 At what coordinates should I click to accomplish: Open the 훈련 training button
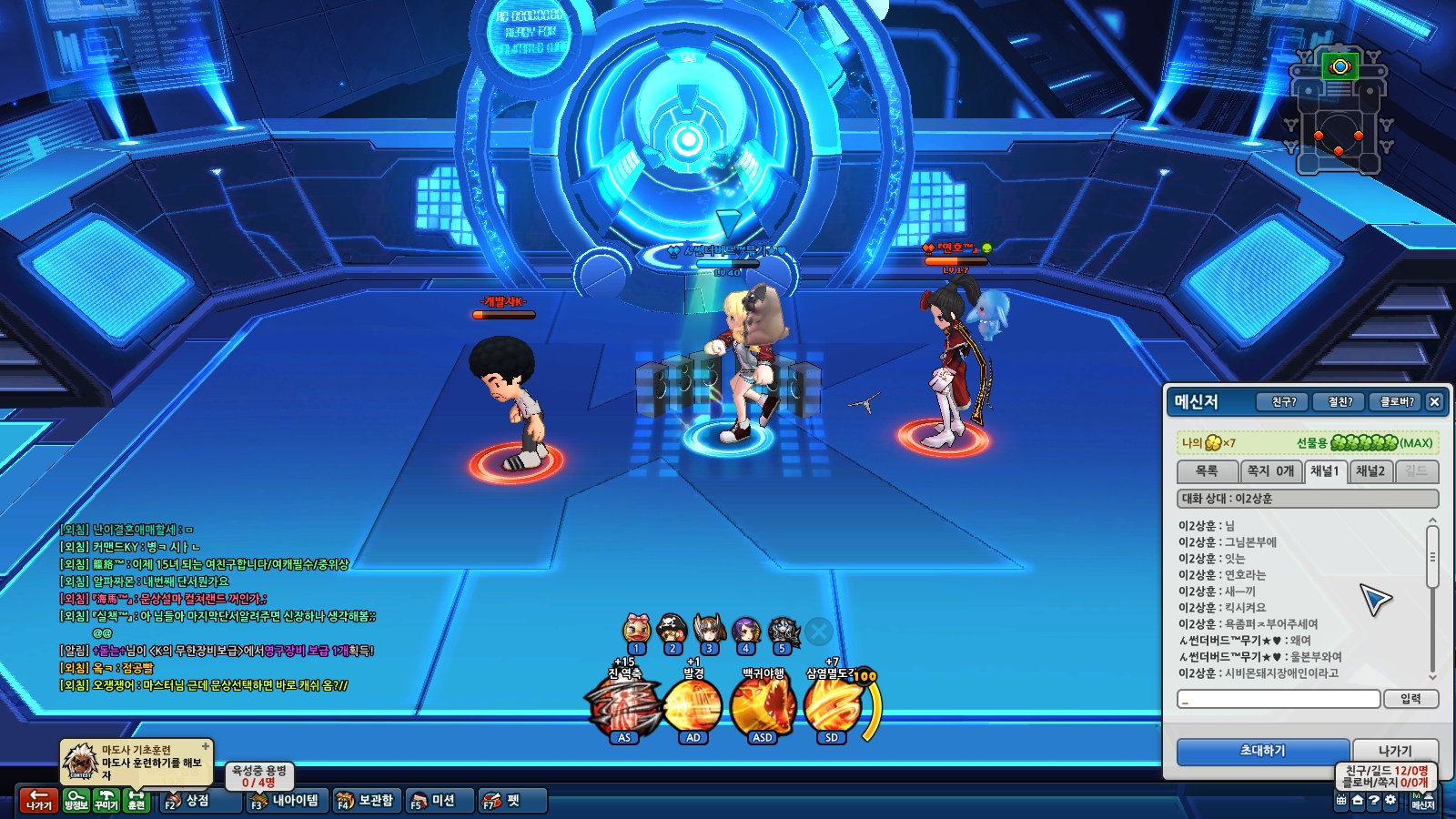point(136,800)
